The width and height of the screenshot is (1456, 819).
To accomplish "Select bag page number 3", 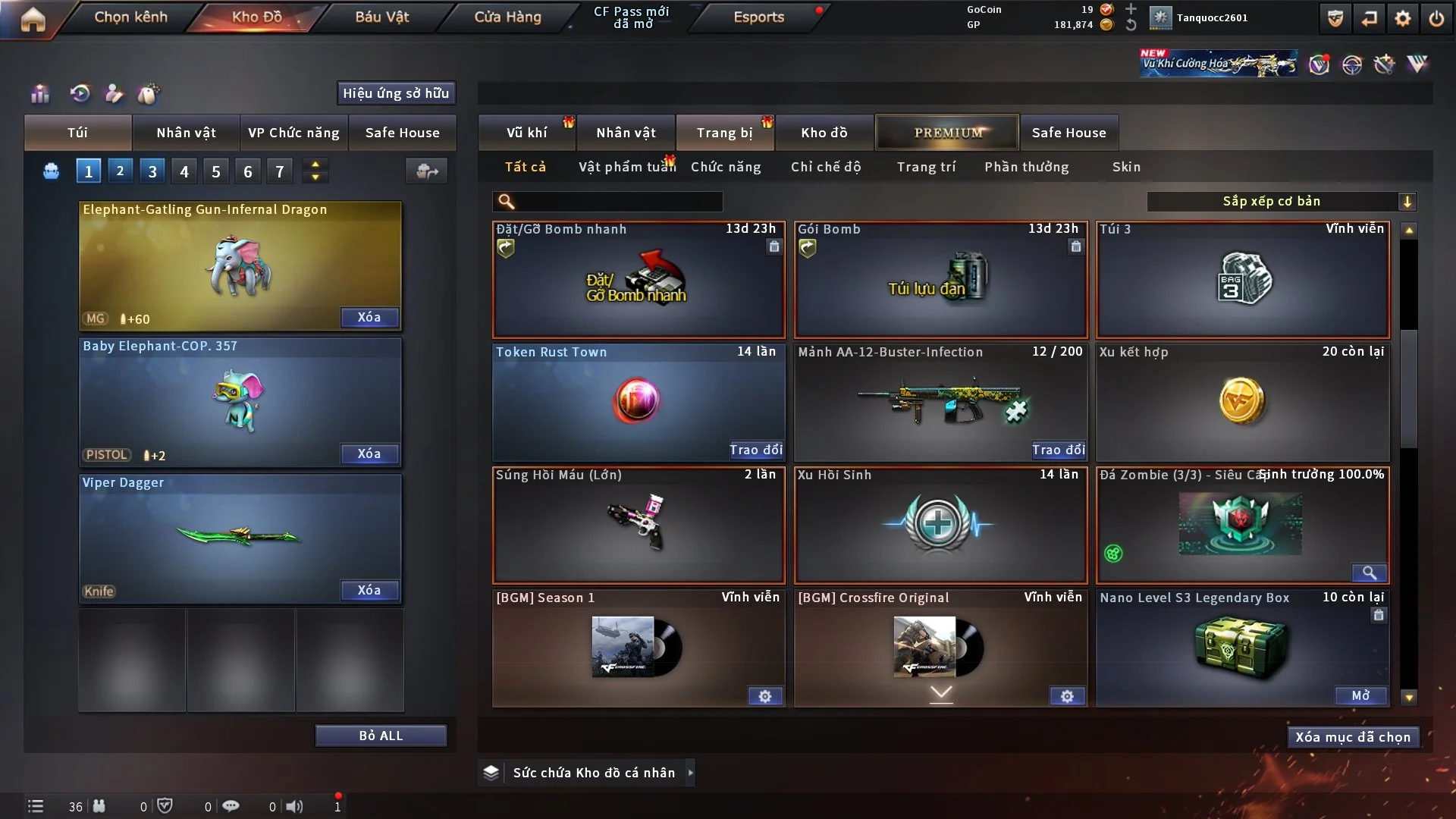I will coord(152,171).
